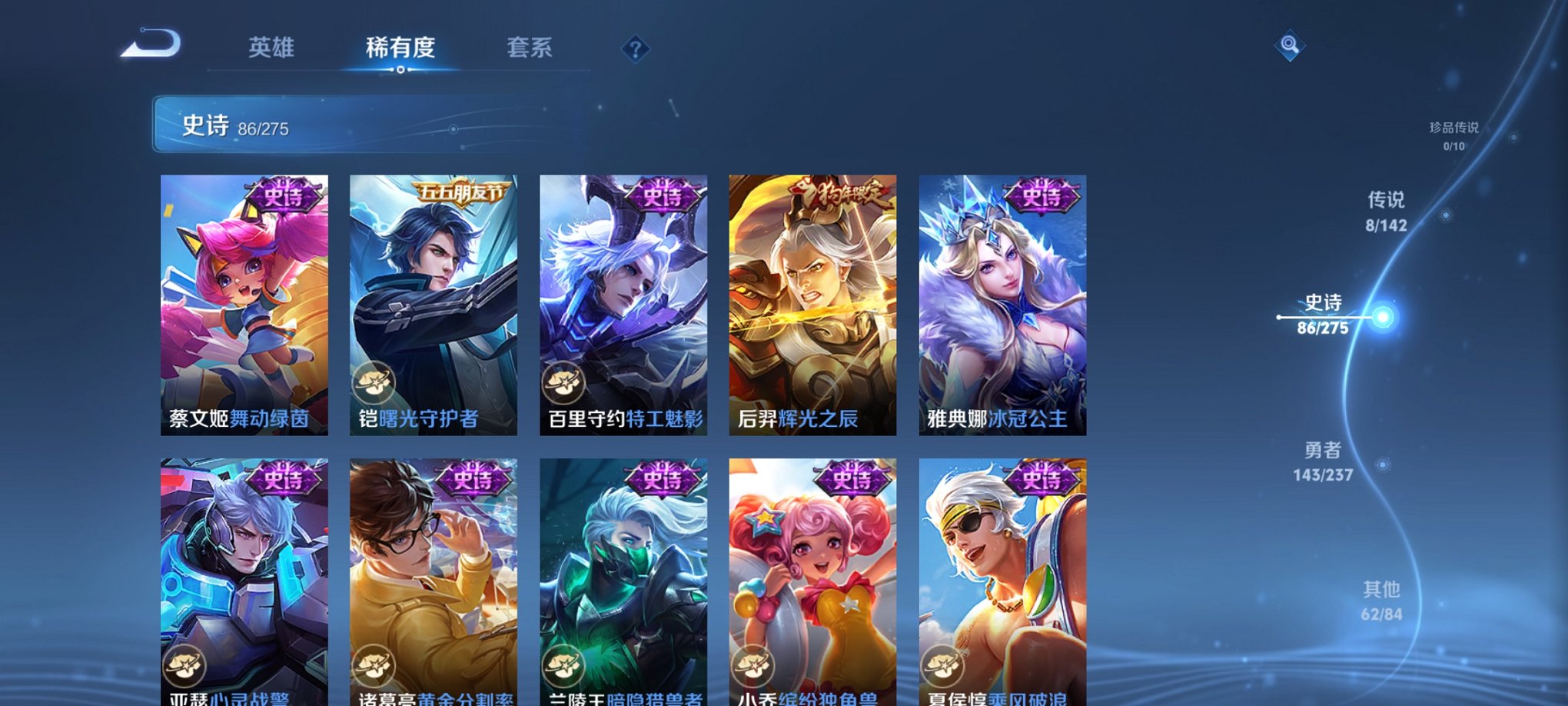Screen dimensions: 1568x706
Task: Open the search function top right
Action: pyautogui.click(x=1291, y=46)
